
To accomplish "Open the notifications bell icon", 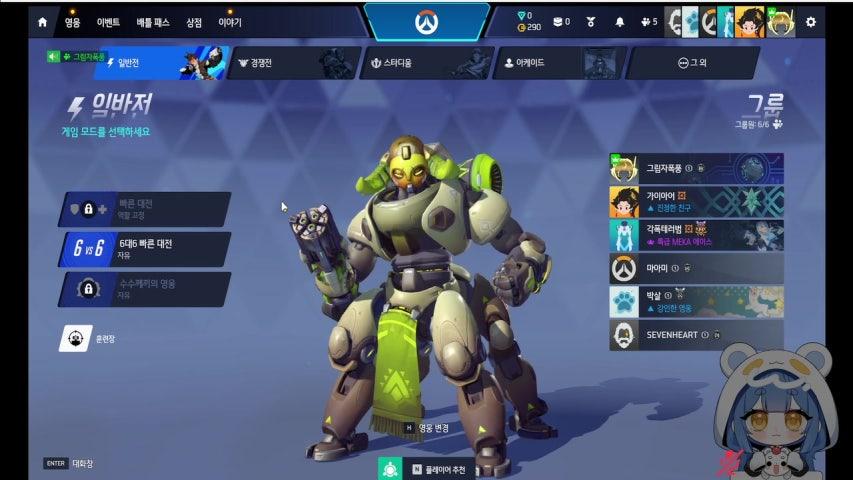I will coord(620,21).
